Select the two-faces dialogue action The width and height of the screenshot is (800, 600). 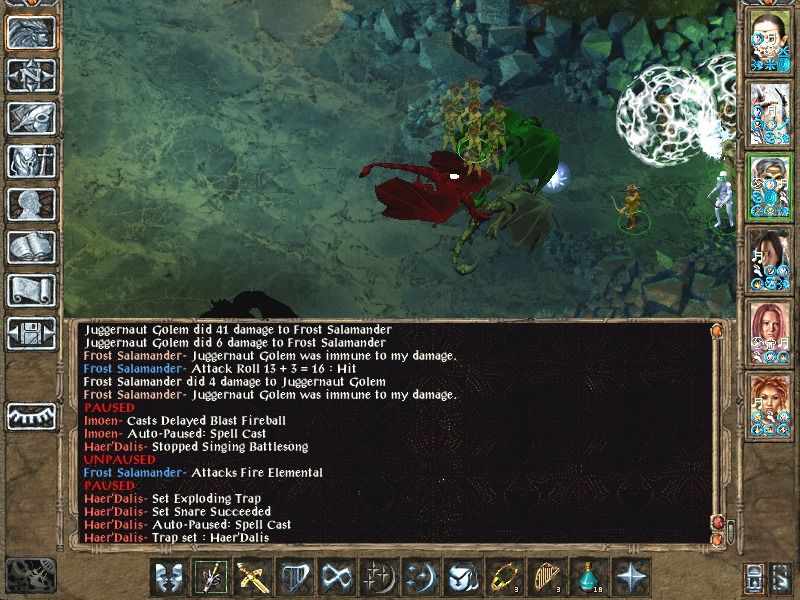tap(170, 577)
